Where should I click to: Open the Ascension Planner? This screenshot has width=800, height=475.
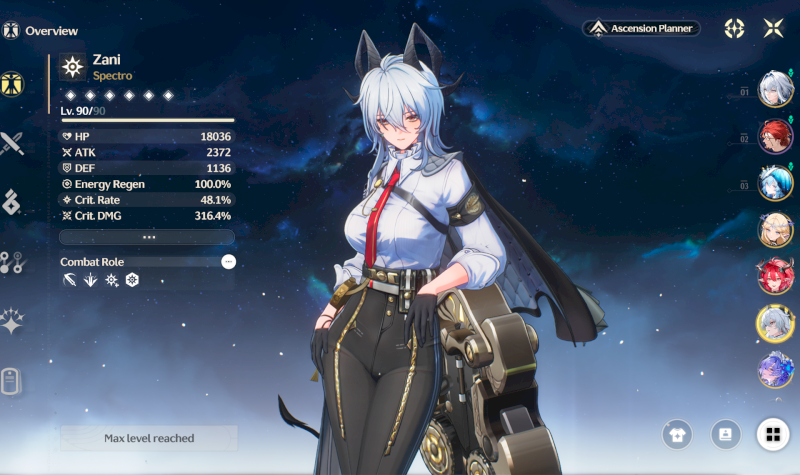tap(642, 28)
